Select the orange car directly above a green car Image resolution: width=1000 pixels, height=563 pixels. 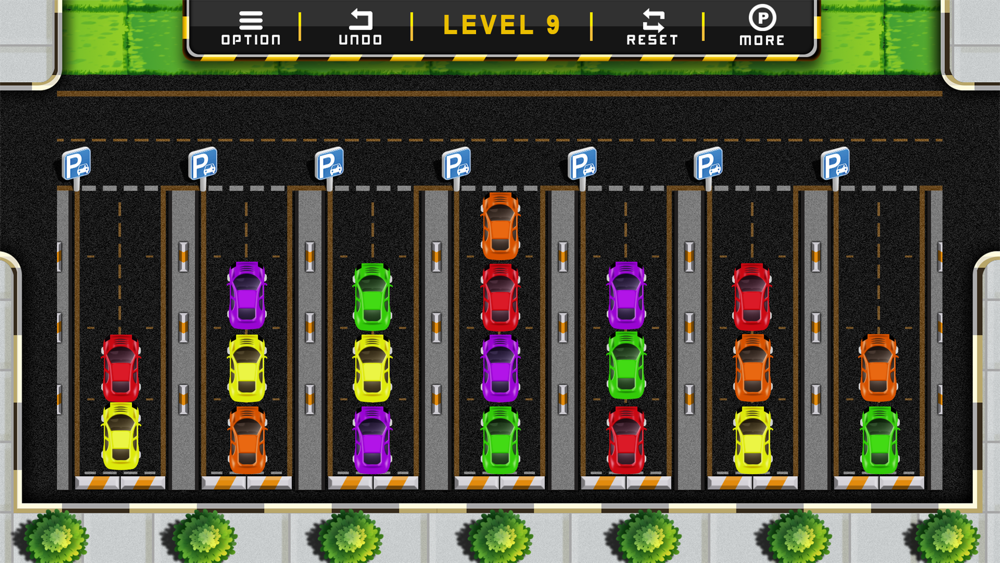(878, 368)
